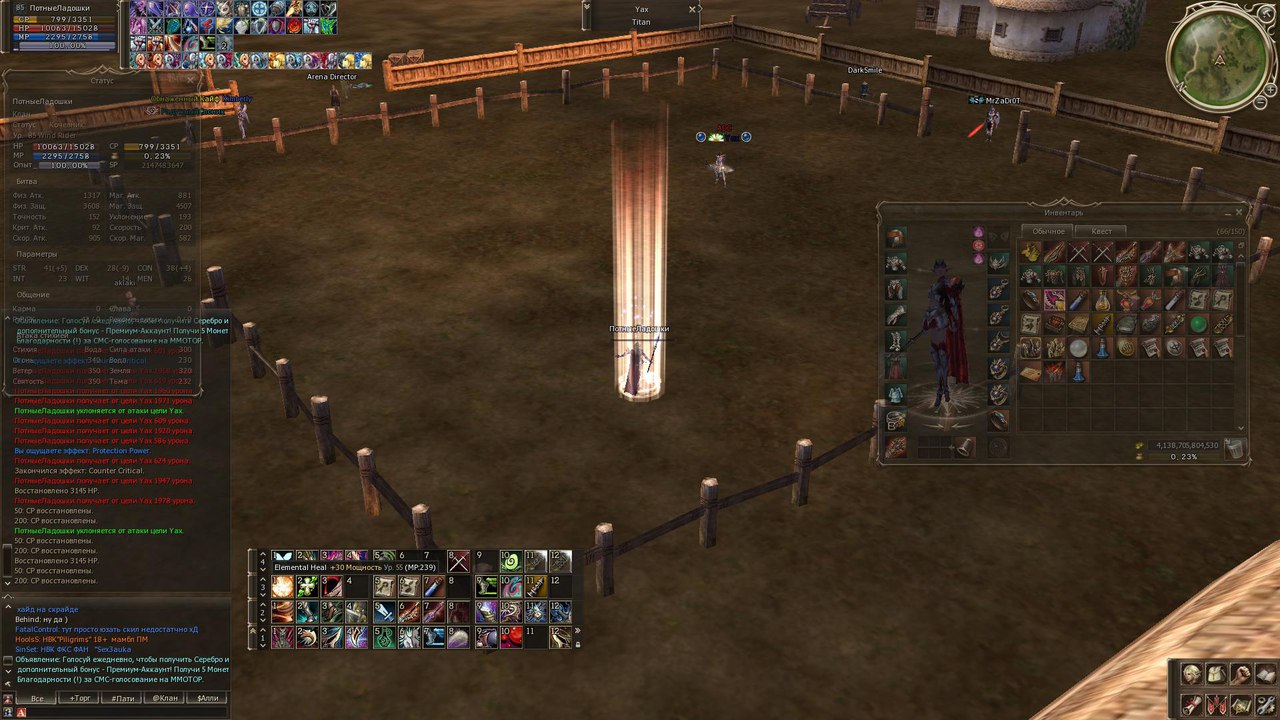Viewport: 1280px width, 720px height.
Task: Click the pink-framed item in inventory
Action: pos(1054,300)
